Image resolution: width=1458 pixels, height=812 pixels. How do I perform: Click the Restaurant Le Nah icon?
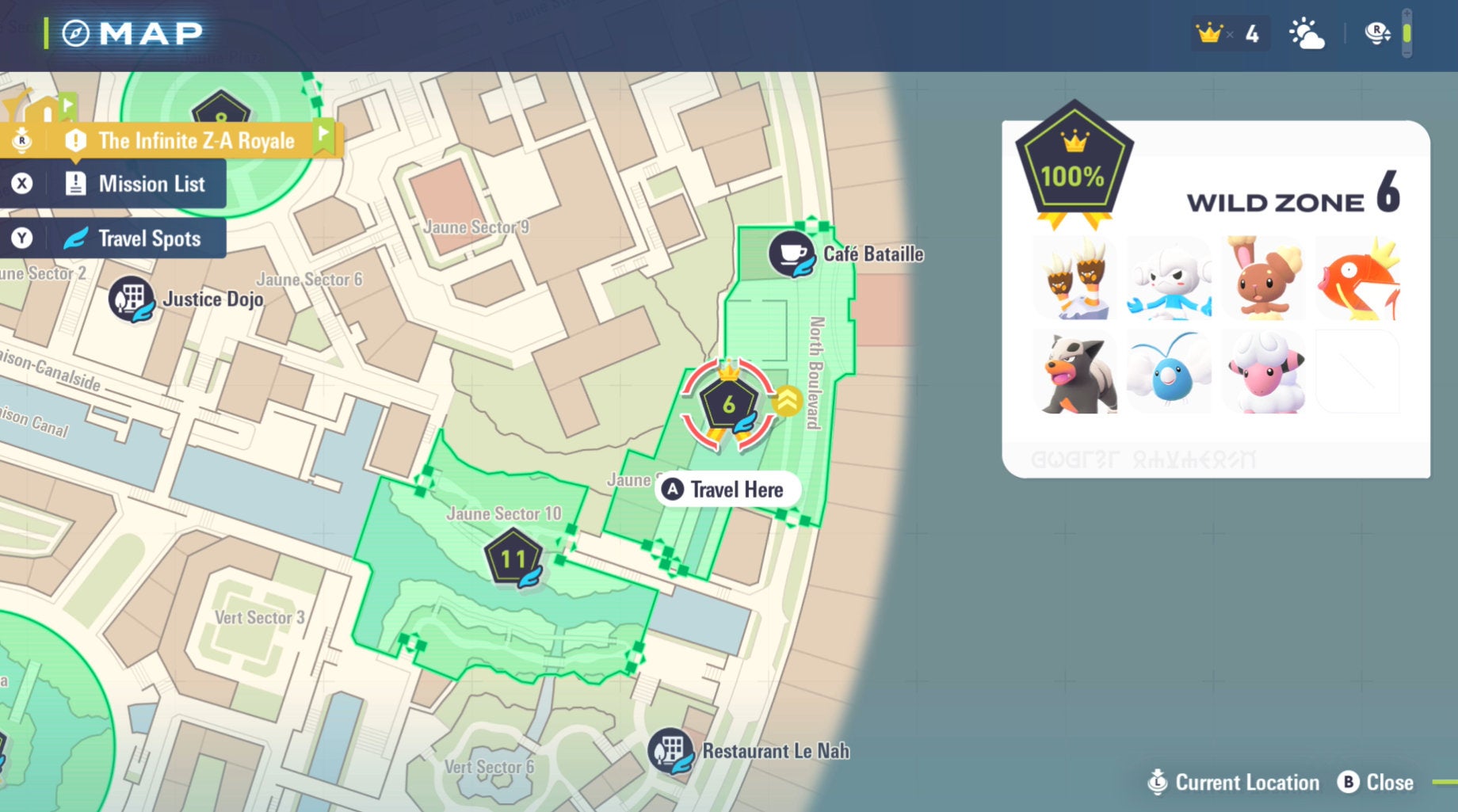(673, 751)
